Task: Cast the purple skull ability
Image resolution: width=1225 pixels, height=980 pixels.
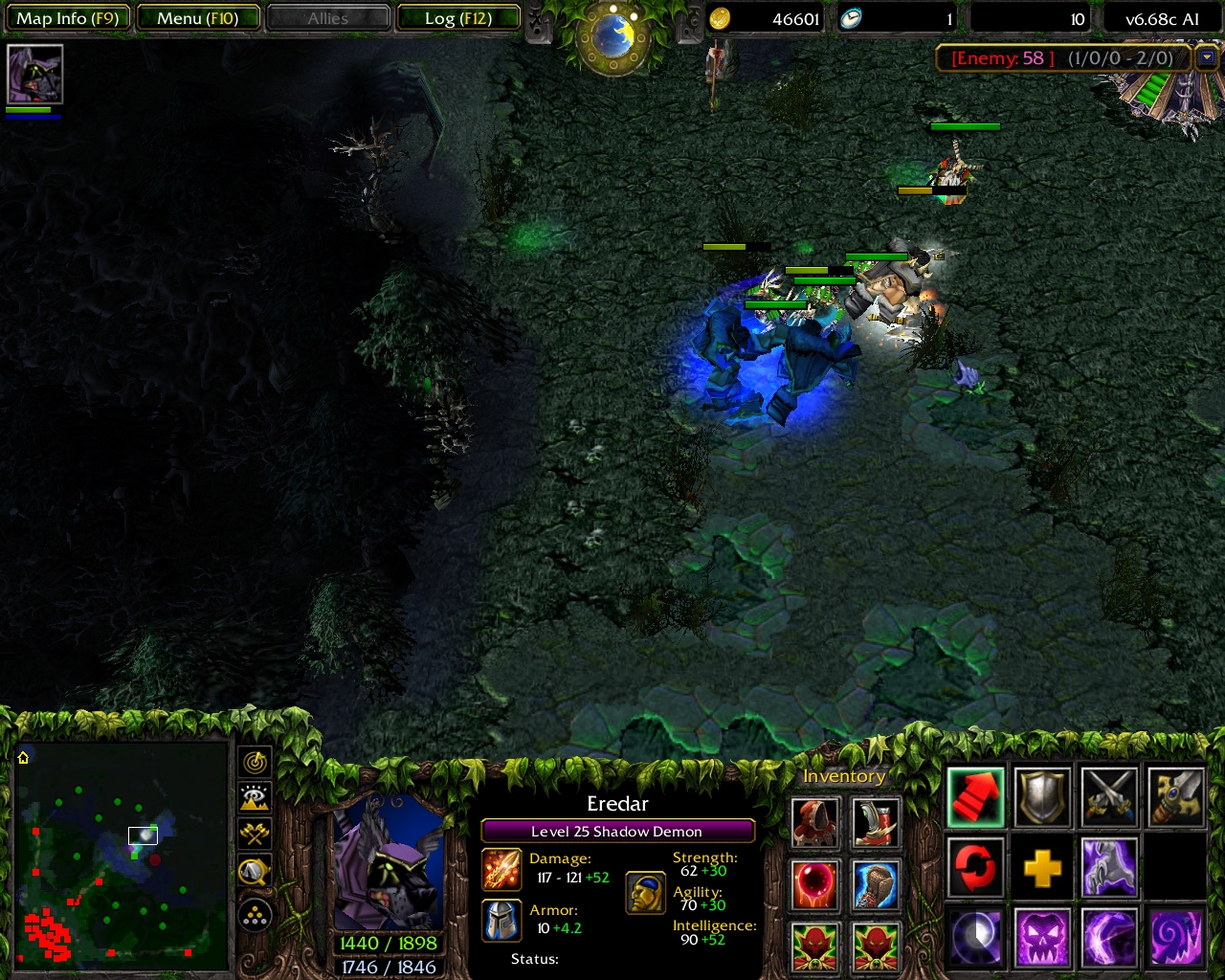Action: (1042, 938)
